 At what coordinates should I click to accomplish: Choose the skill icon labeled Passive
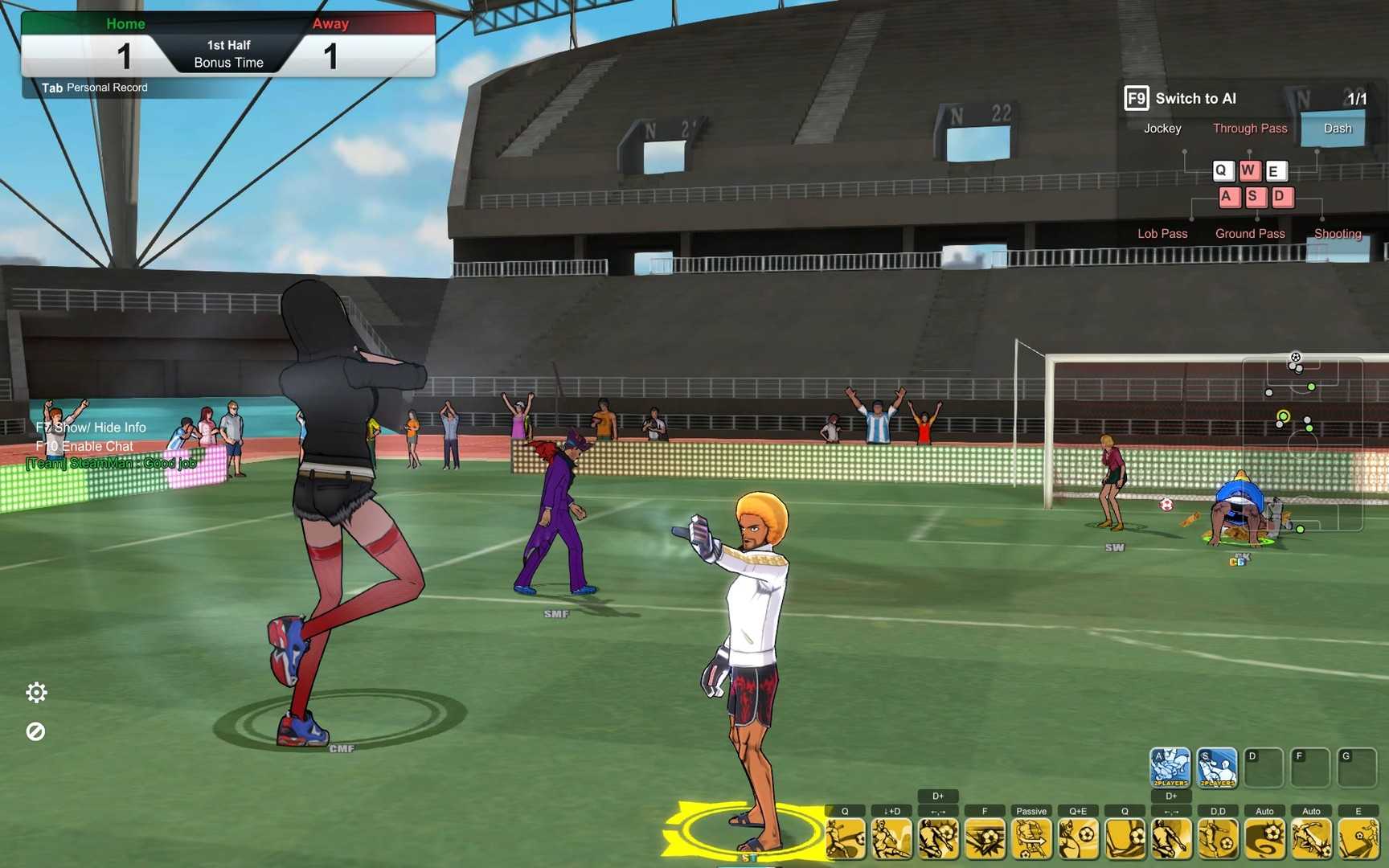coord(1031,839)
